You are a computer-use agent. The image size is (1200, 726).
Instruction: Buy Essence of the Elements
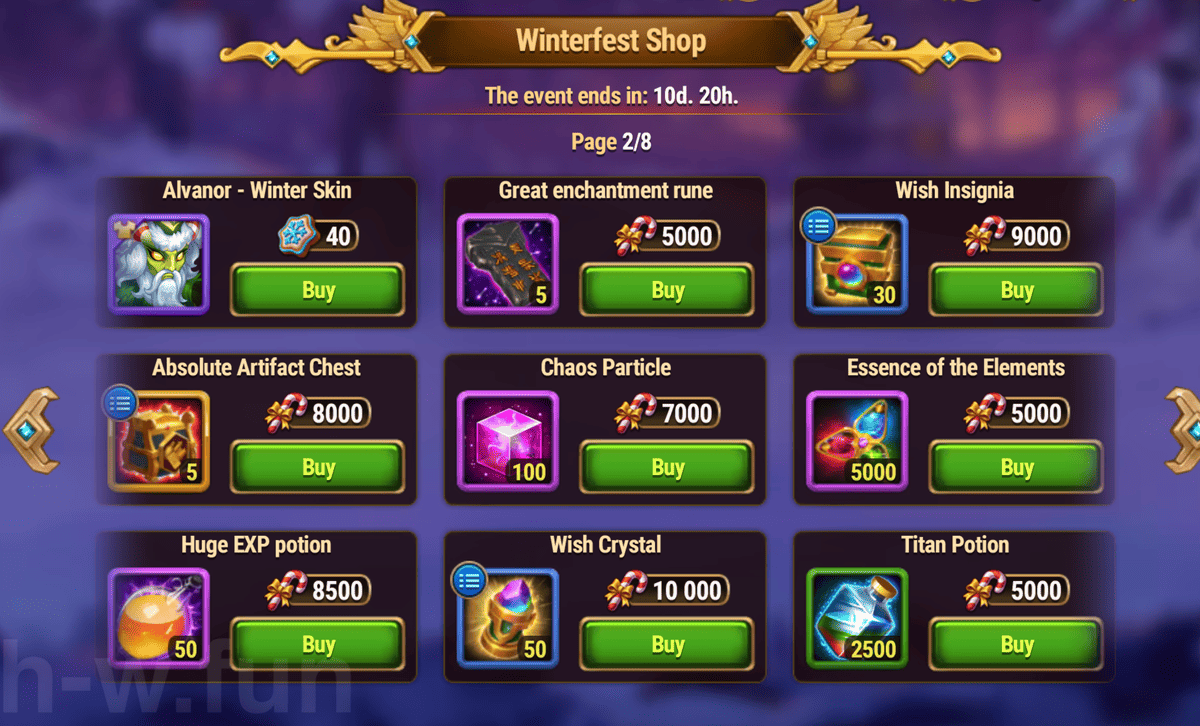(1016, 467)
